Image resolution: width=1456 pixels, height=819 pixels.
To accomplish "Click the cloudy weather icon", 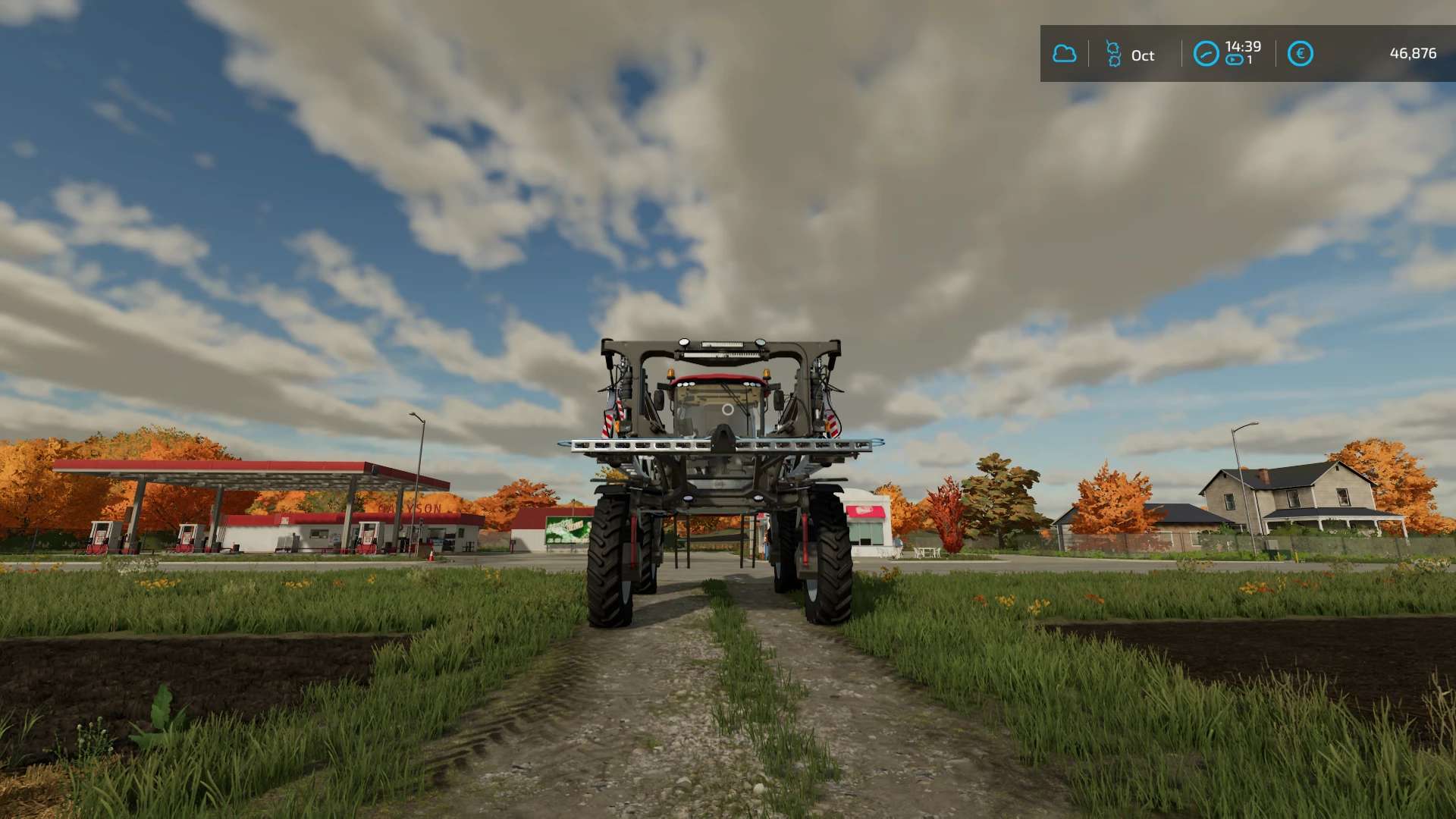I will 1064,54.
